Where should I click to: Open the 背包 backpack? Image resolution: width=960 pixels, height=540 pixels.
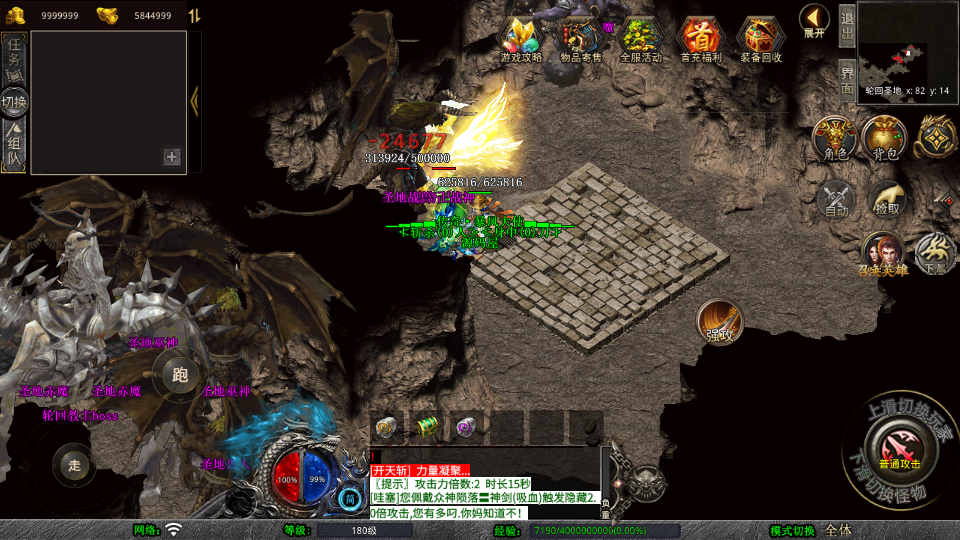pyautogui.click(x=886, y=138)
